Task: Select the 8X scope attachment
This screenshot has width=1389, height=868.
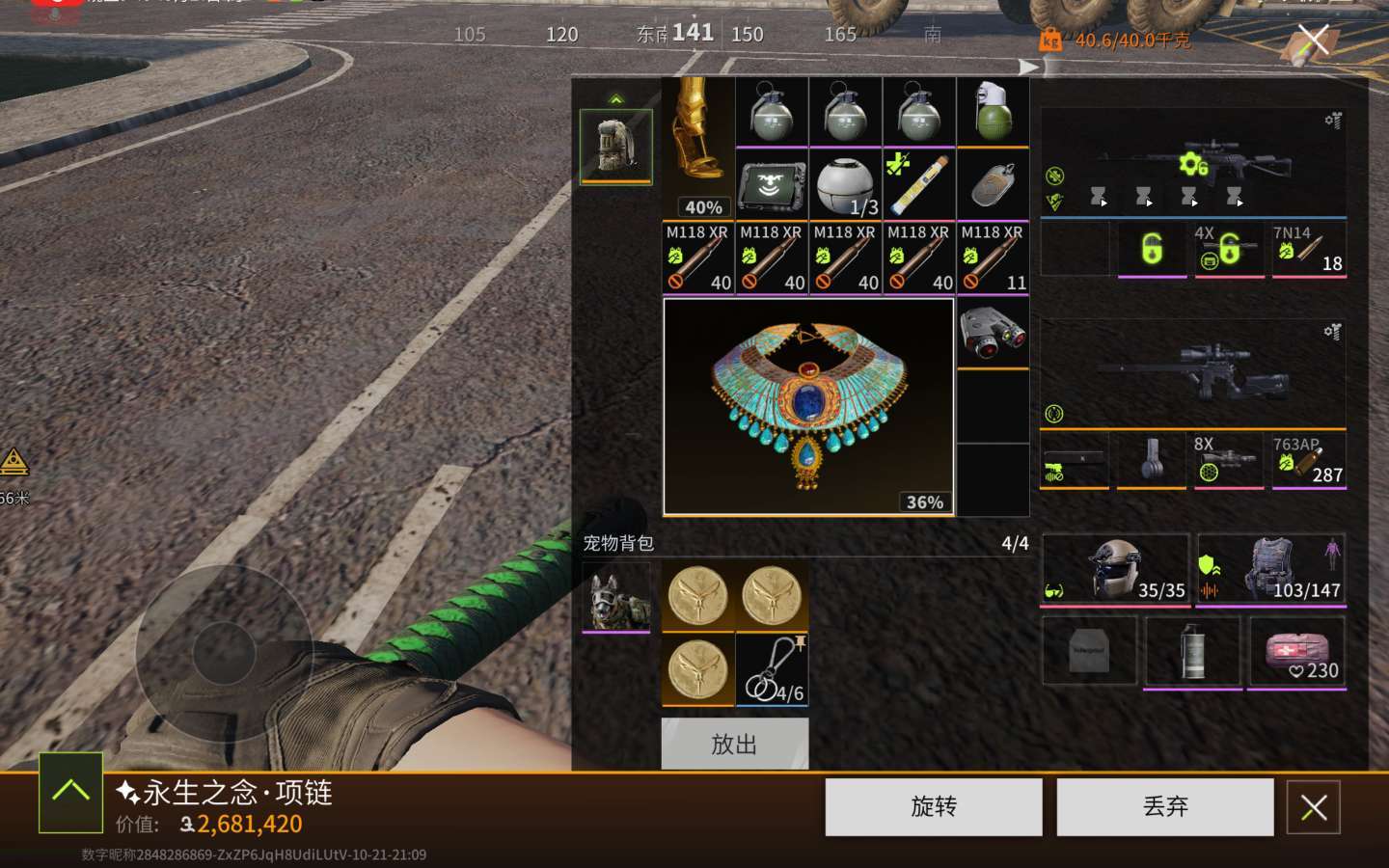Action: 1228,461
